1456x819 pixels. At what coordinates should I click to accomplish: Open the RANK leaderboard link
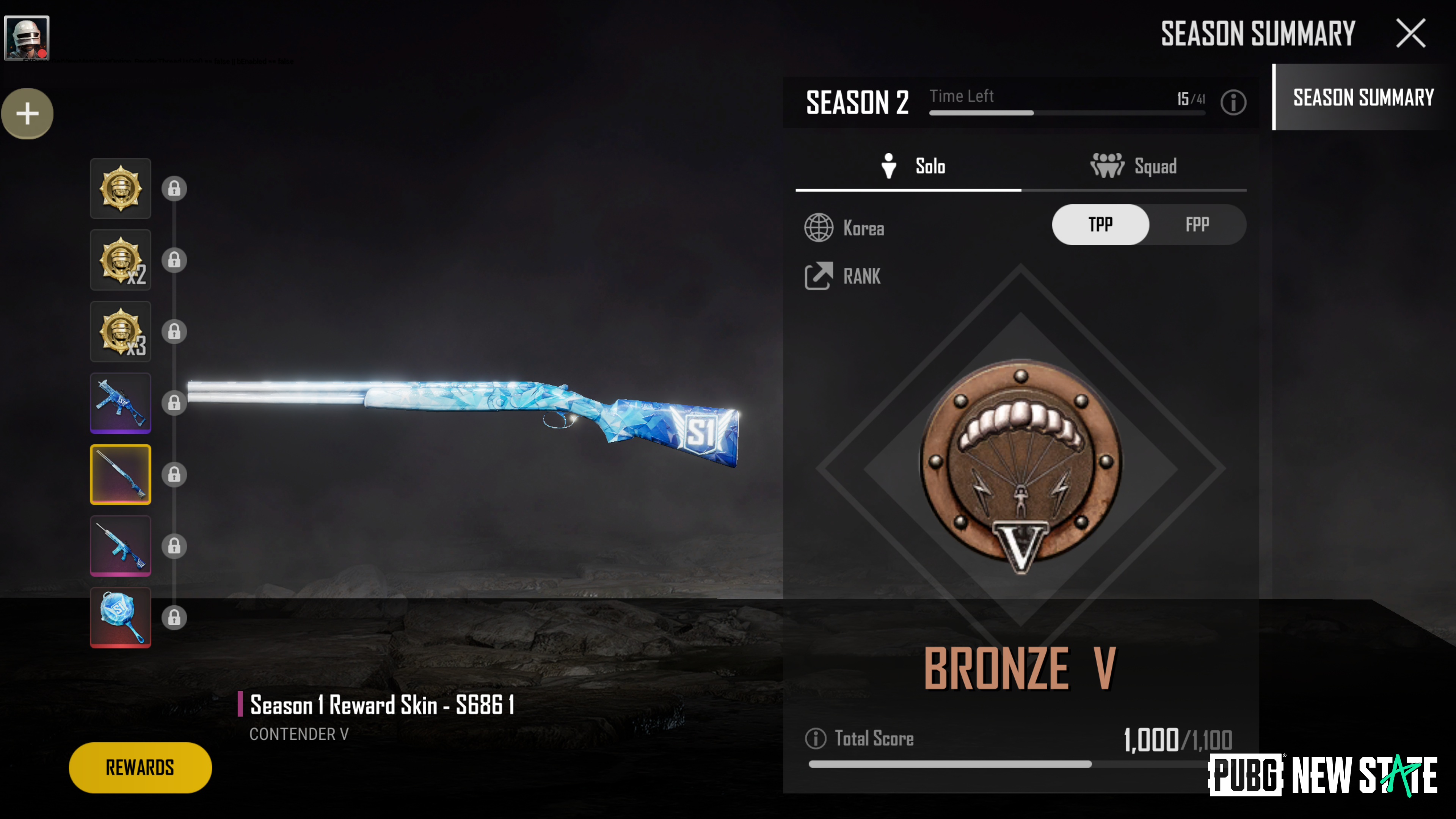pos(843,276)
